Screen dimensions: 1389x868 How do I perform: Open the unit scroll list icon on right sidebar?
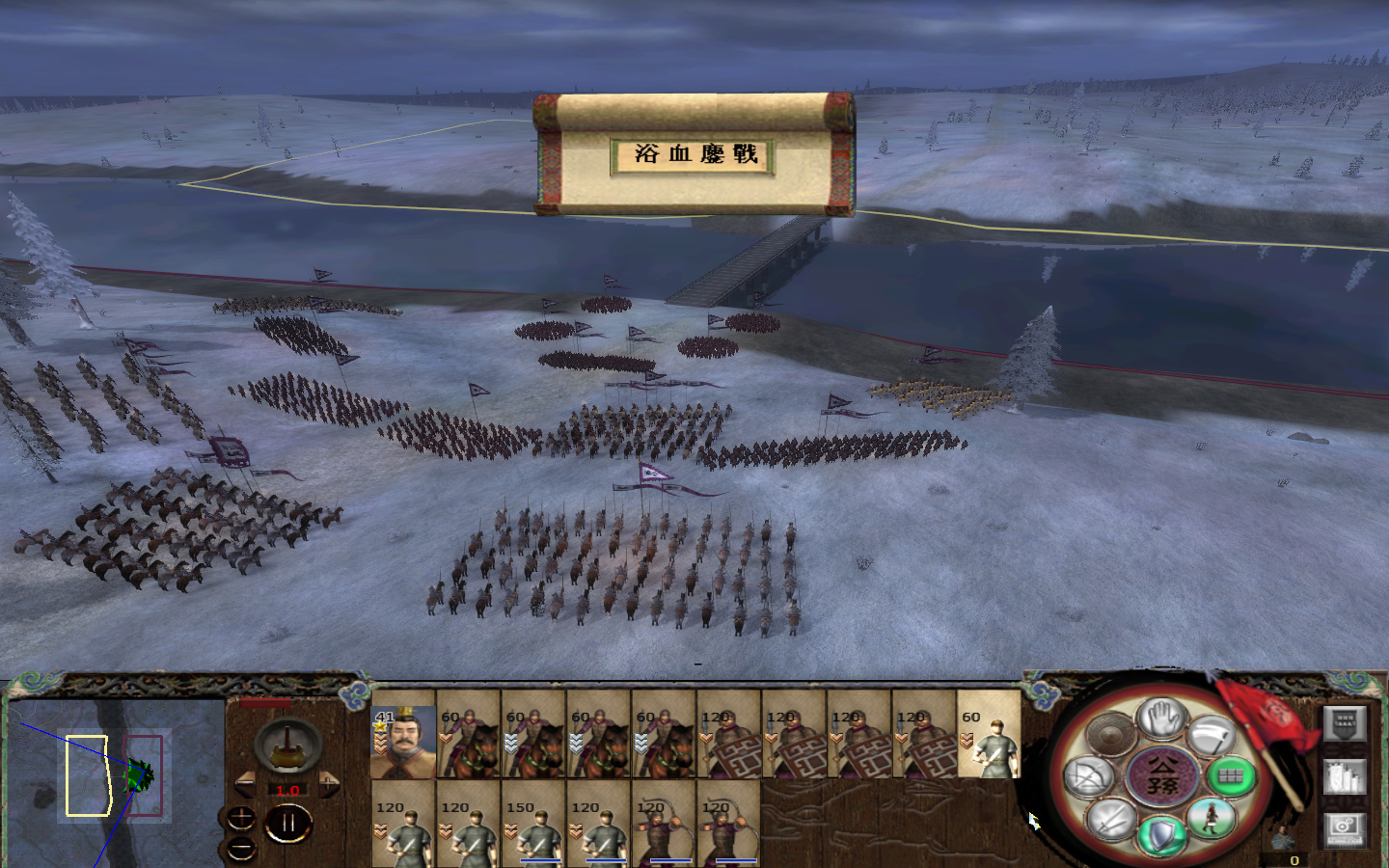(x=1343, y=776)
